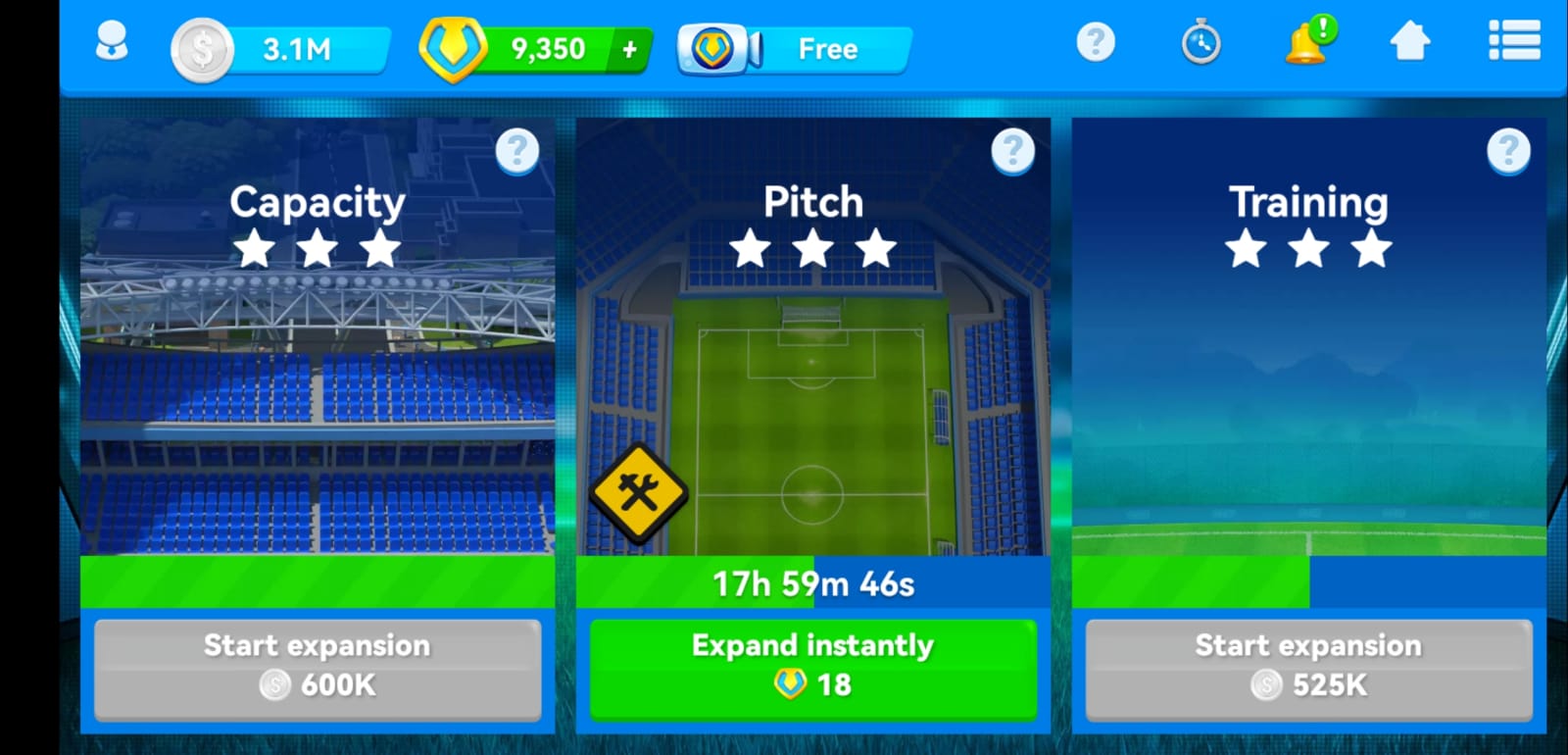
Task: Show help for Pitch card
Action: click(1013, 151)
